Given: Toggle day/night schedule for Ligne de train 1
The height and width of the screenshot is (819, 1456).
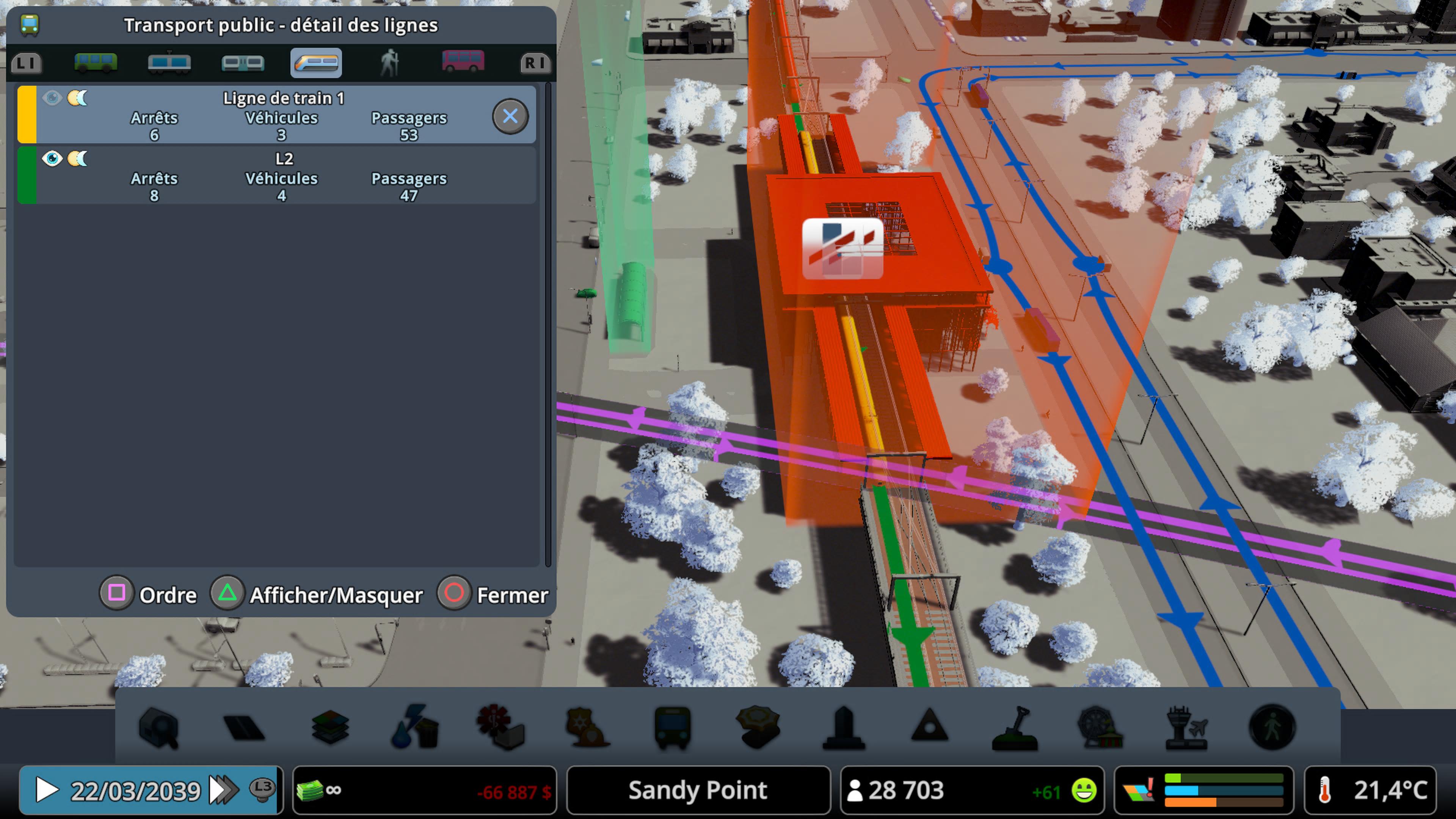Looking at the screenshot, I should (x=78, y=98).
